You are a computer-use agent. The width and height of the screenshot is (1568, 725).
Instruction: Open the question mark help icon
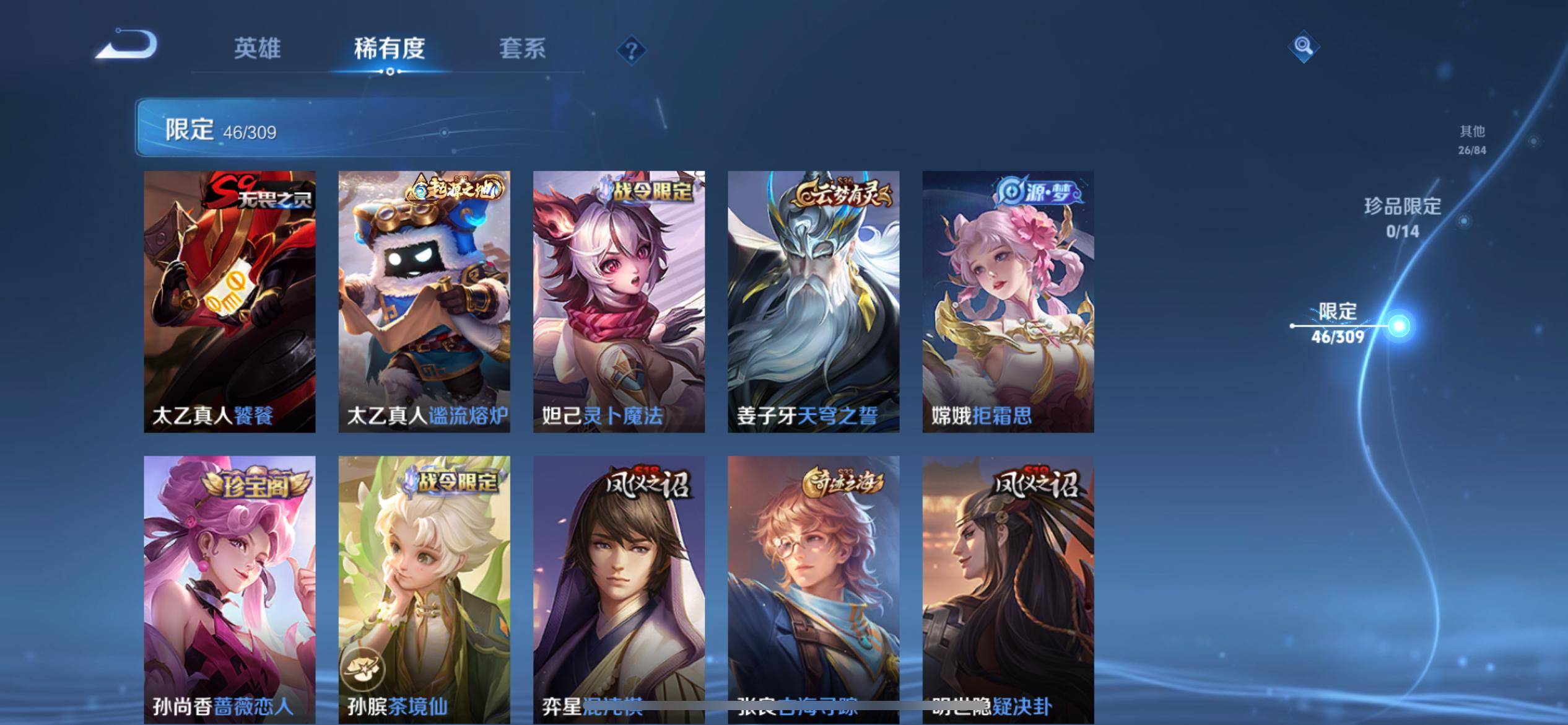point(631,50)
